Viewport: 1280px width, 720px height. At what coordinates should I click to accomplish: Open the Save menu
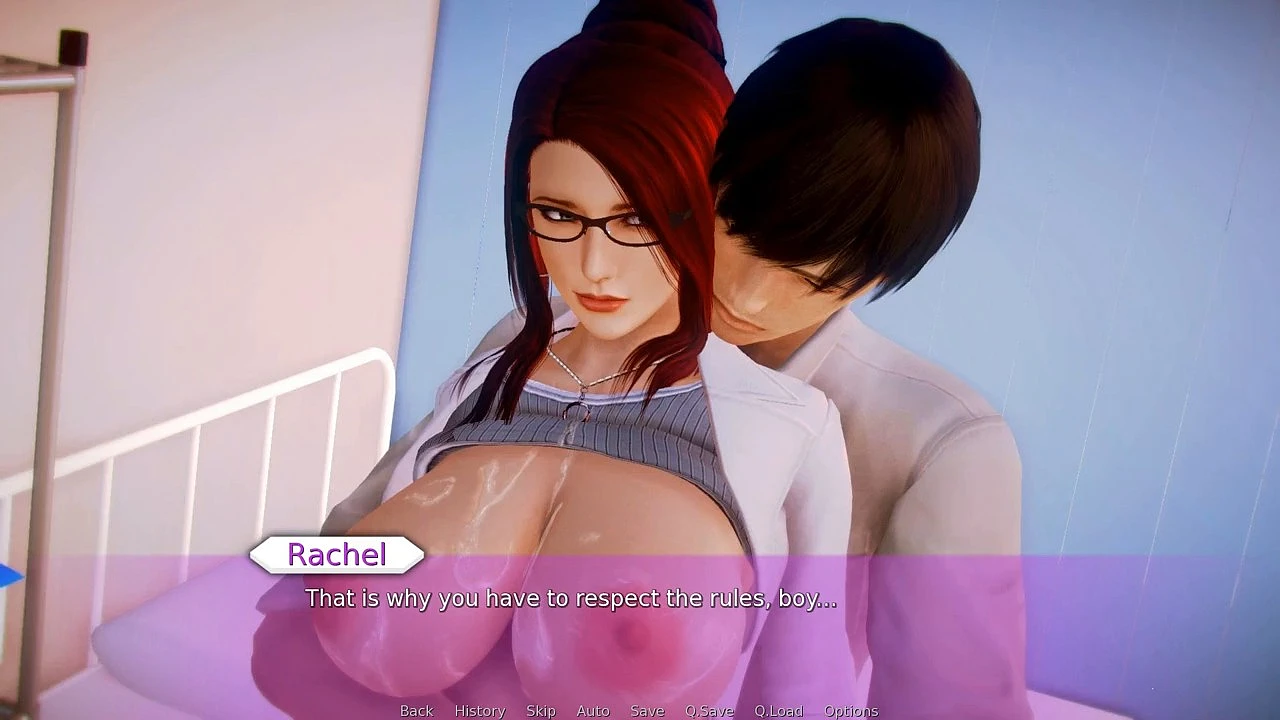[647, 711]
